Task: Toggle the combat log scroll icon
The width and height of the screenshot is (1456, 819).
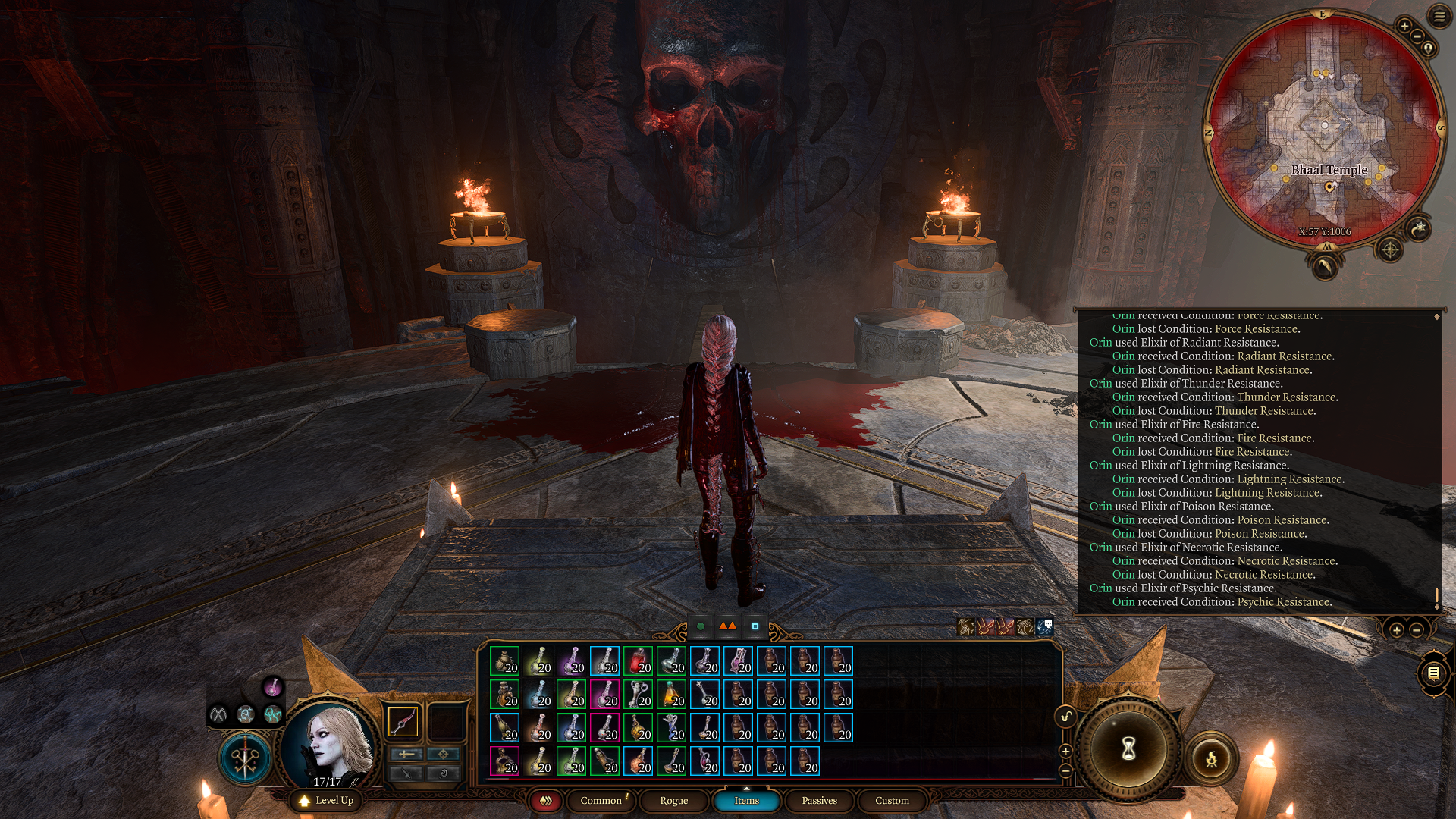Action: (x=1433, y=673)
